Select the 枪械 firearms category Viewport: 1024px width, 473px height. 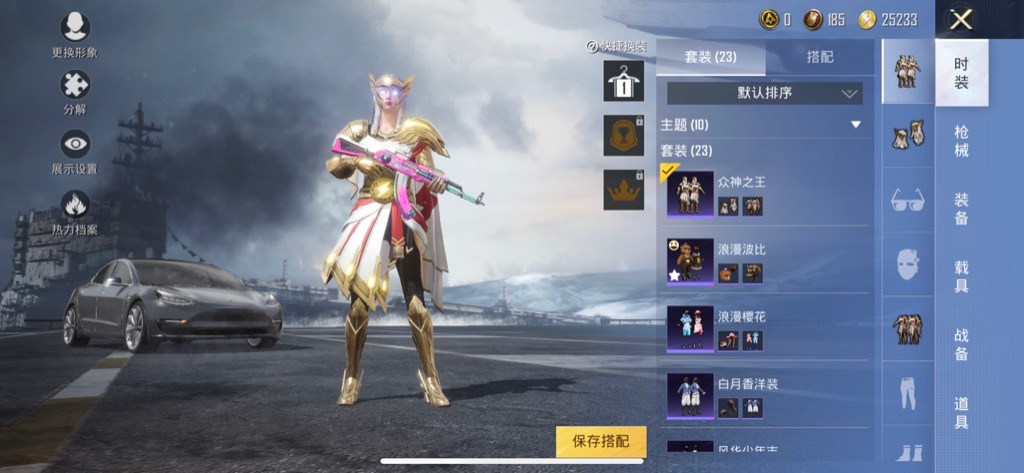click(x=961, y=140)
